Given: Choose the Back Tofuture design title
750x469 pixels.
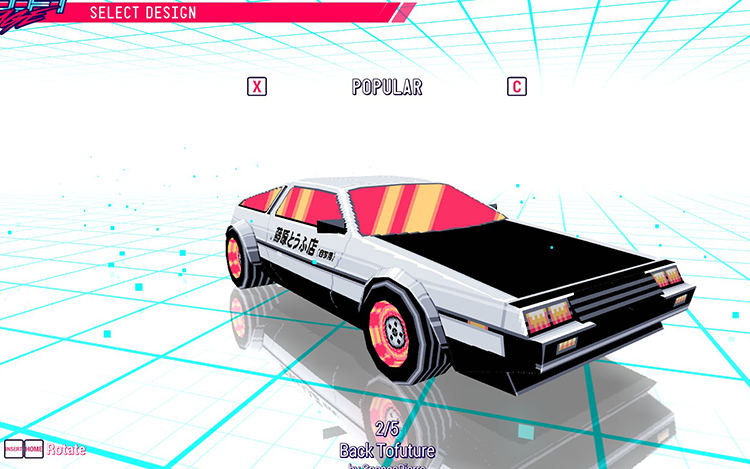Looking at the screenshot, I should tap(386, 450).
